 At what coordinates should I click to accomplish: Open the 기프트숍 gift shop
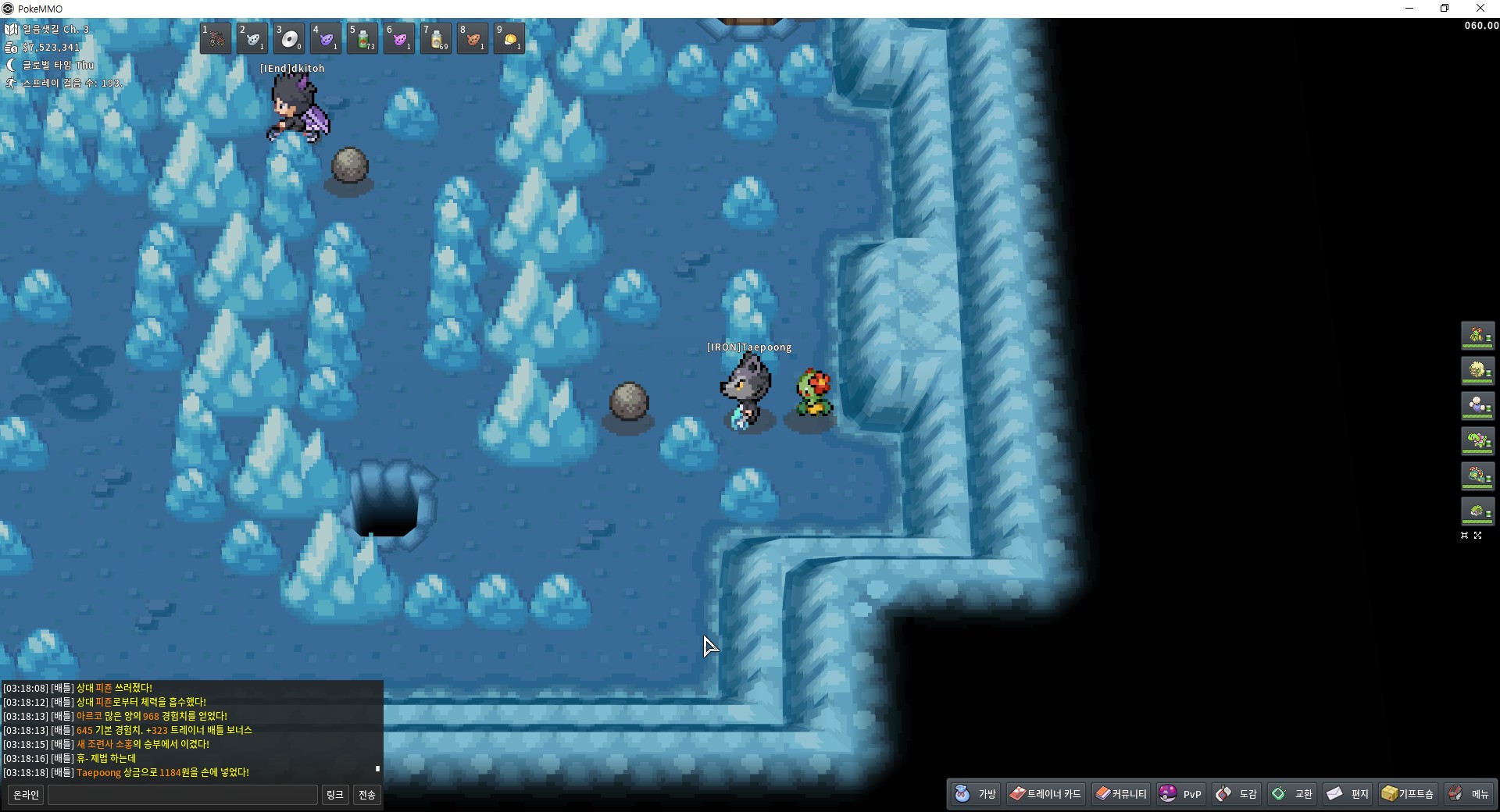(x=1408, y=794)
